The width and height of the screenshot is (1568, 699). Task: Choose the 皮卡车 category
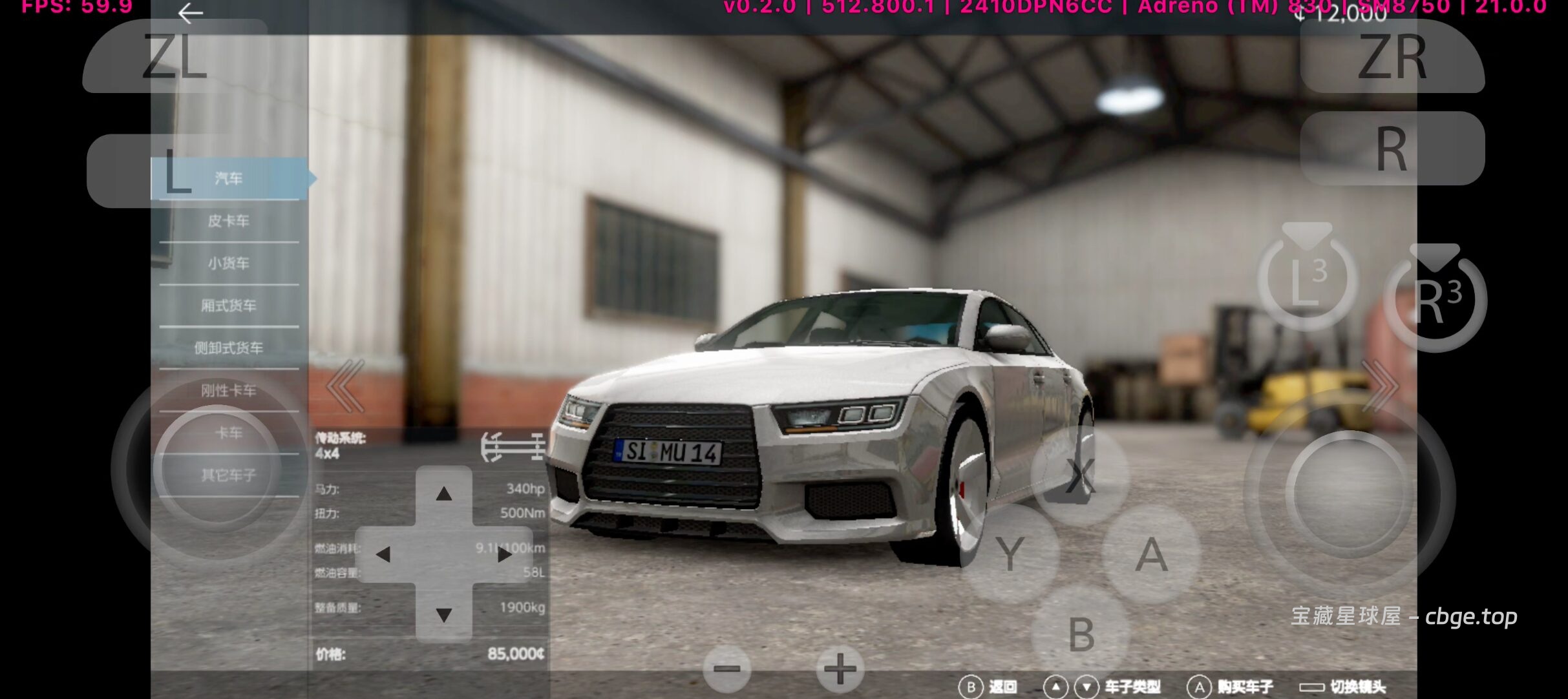click(229, 221)
